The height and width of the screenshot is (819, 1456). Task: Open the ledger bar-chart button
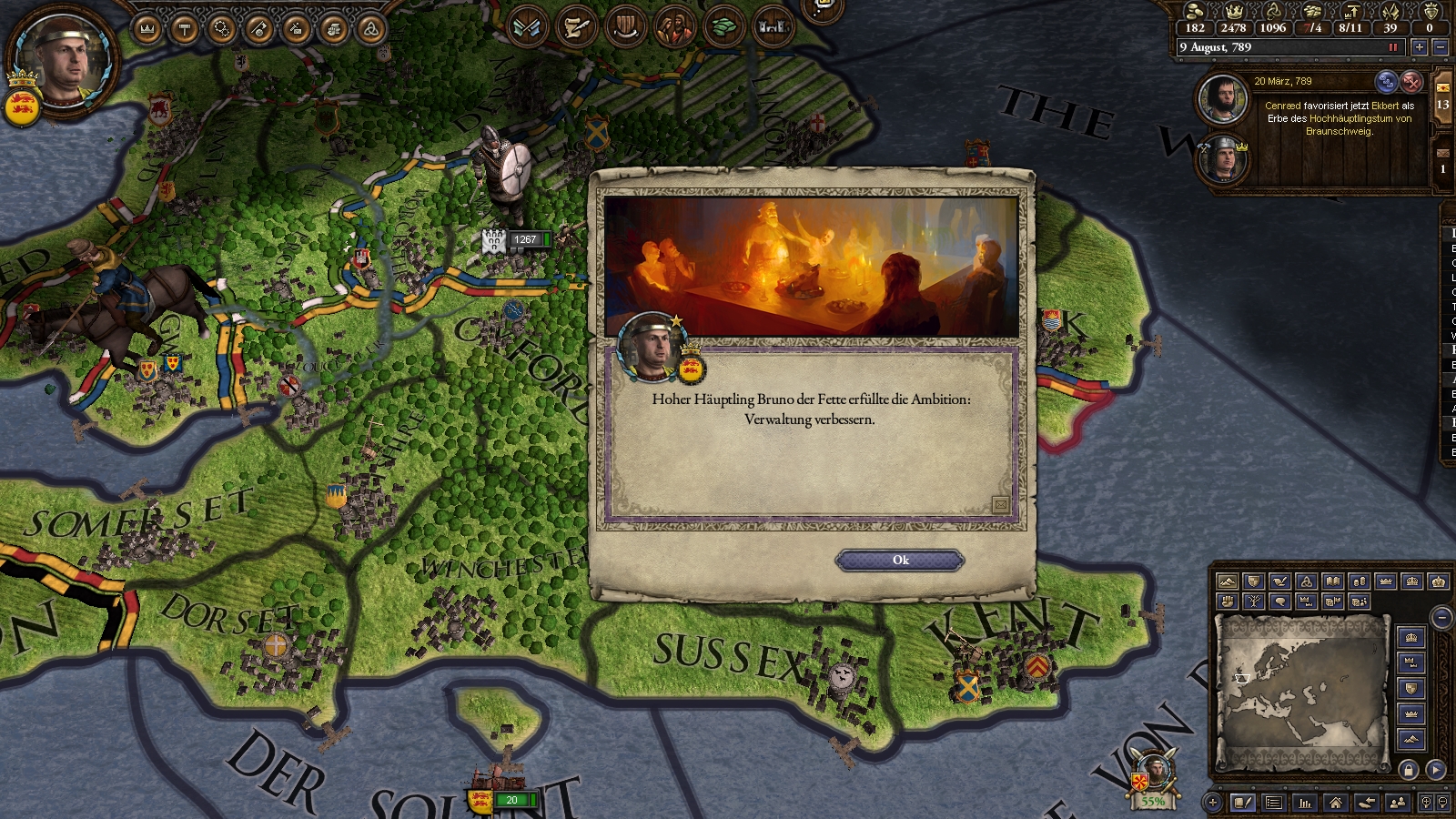[x=1305, y=802]
